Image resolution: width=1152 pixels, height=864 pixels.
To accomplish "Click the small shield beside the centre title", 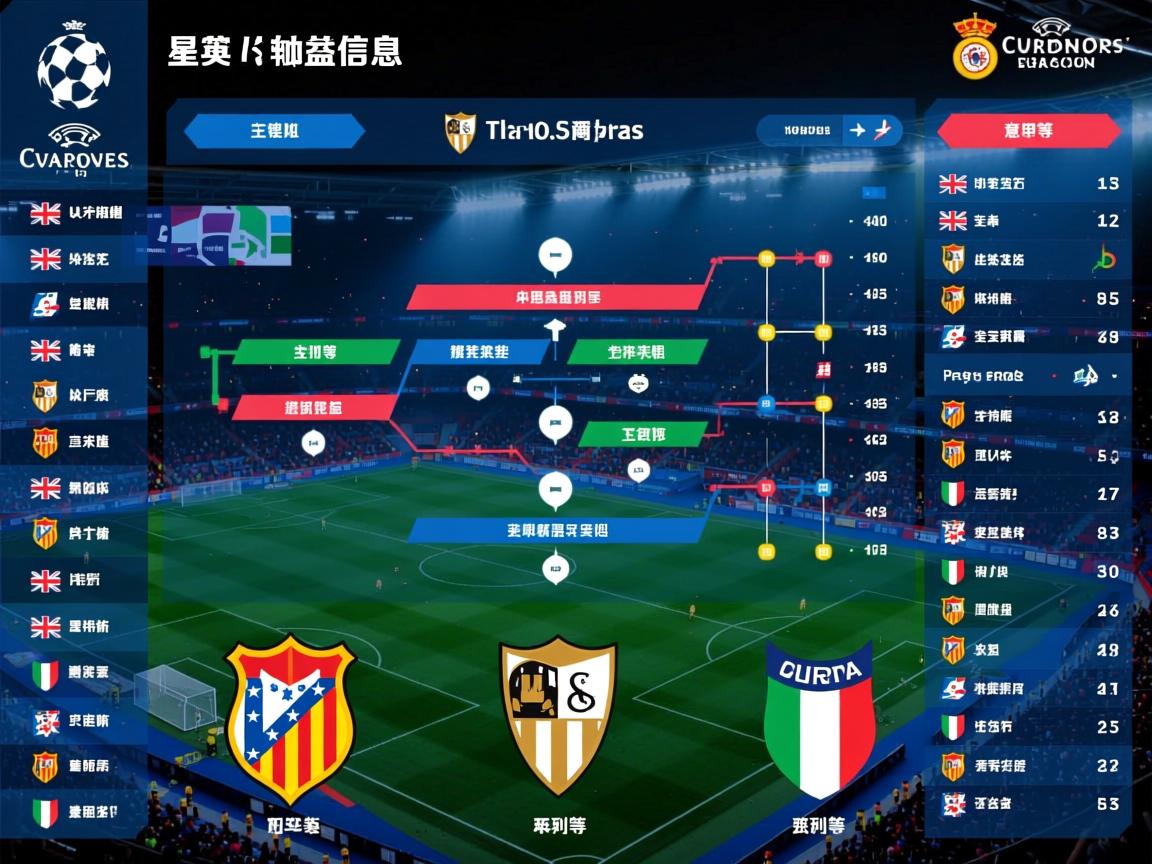I will point(460,132).
